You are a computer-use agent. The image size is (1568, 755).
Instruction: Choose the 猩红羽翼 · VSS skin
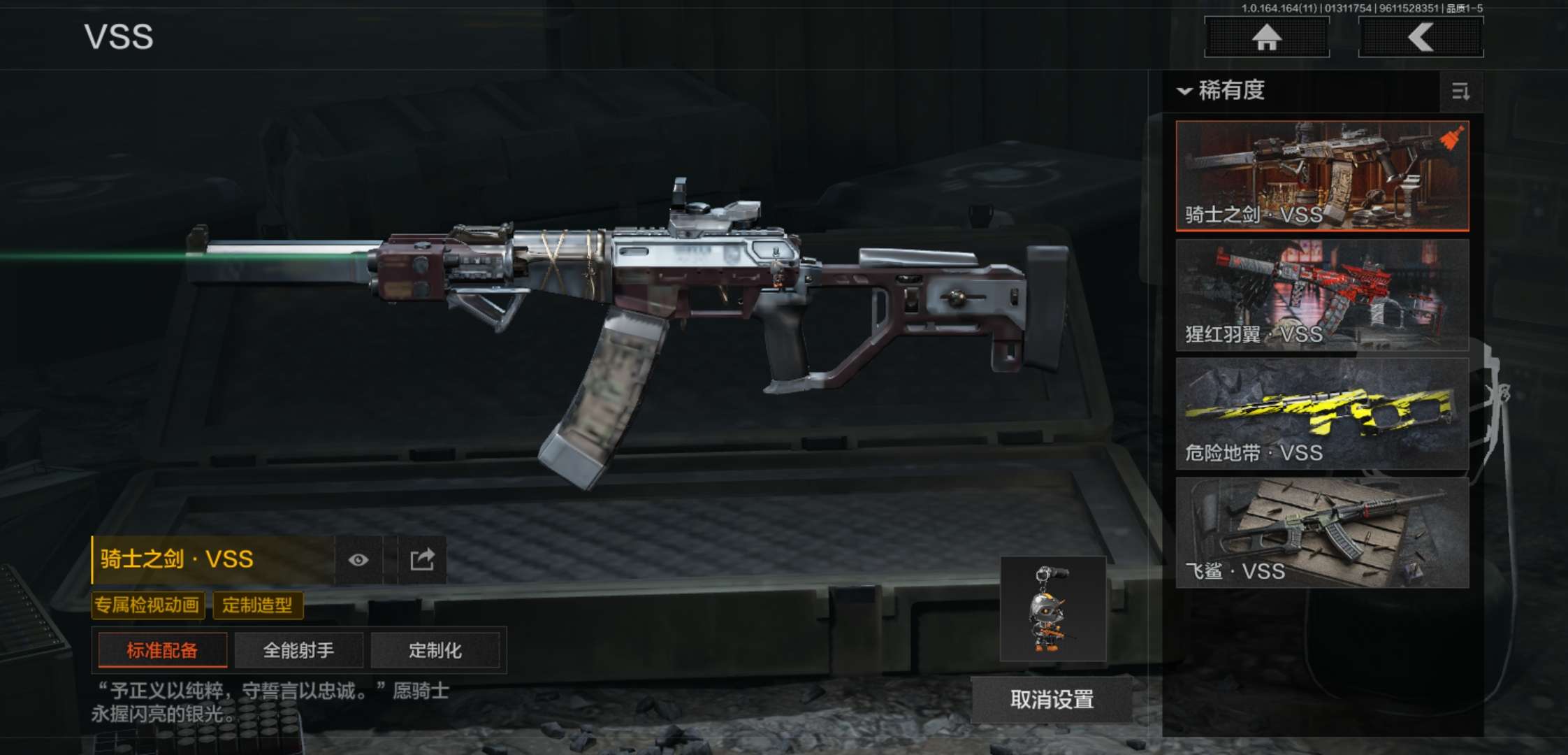click(x=1322, y=294)
